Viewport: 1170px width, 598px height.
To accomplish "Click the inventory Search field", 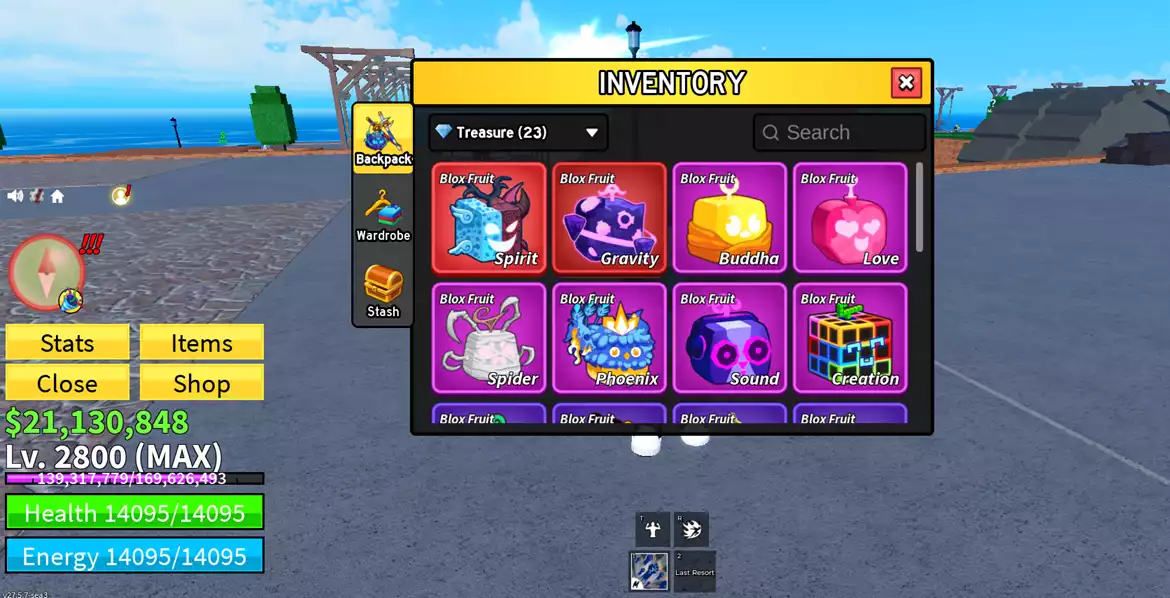I will pos(839,132).
